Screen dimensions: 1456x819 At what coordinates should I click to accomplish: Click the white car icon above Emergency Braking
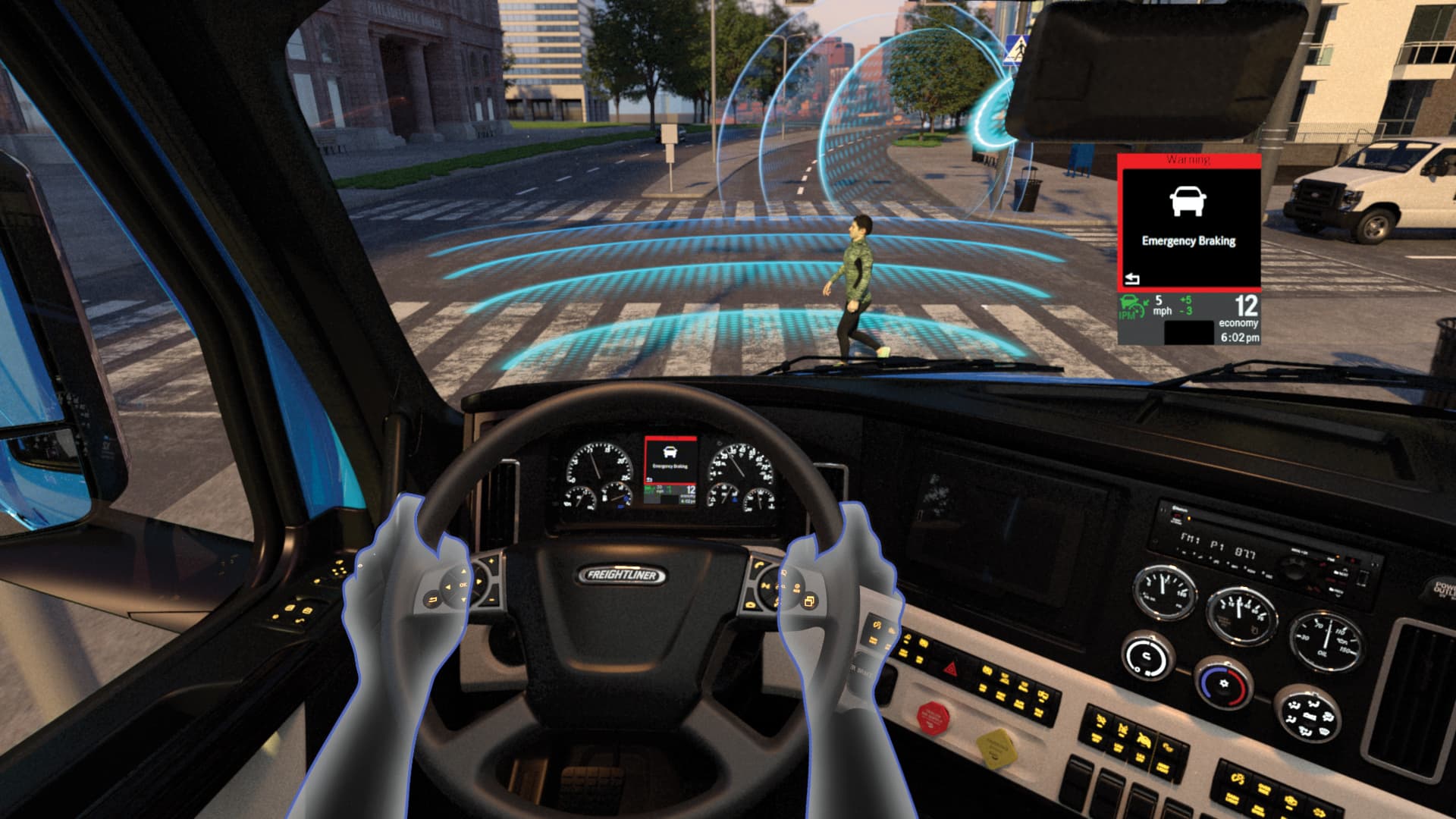click(1188, 201)
